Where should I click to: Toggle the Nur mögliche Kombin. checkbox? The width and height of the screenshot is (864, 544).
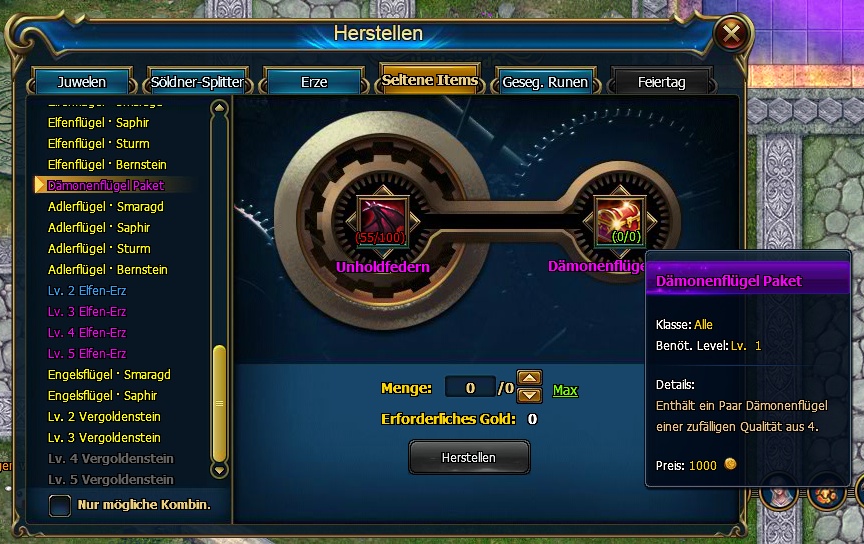[60, 504]
